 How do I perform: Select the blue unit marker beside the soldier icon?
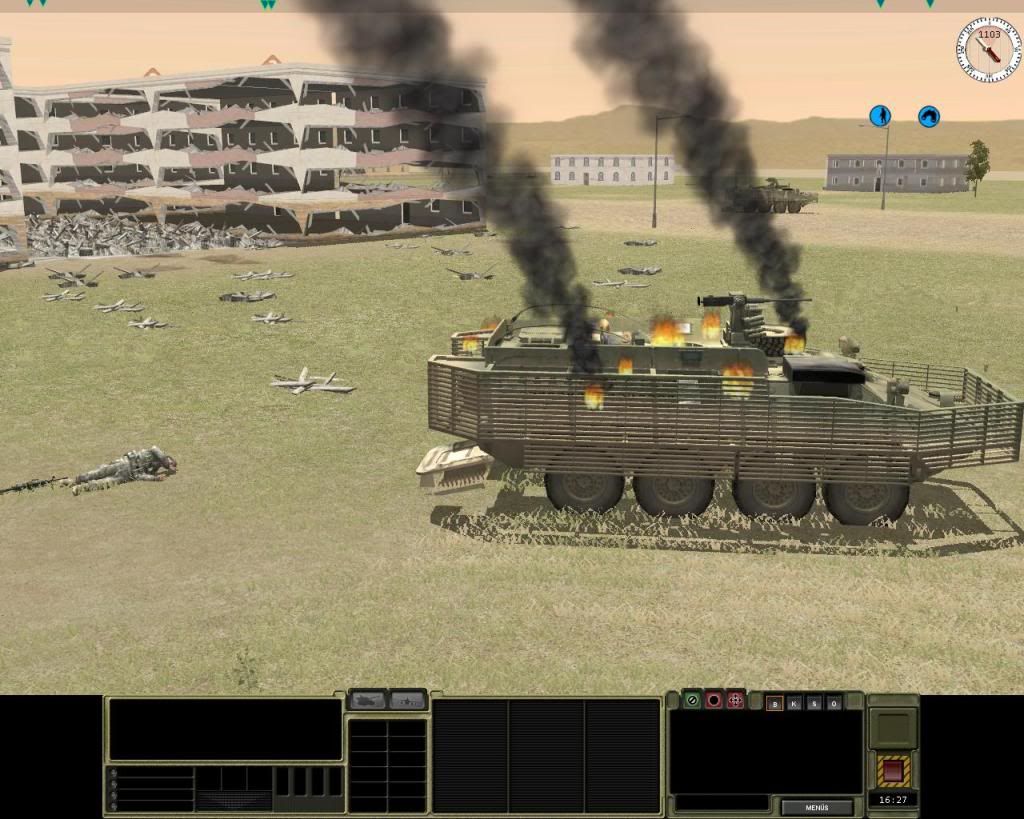tap(929, 117)
